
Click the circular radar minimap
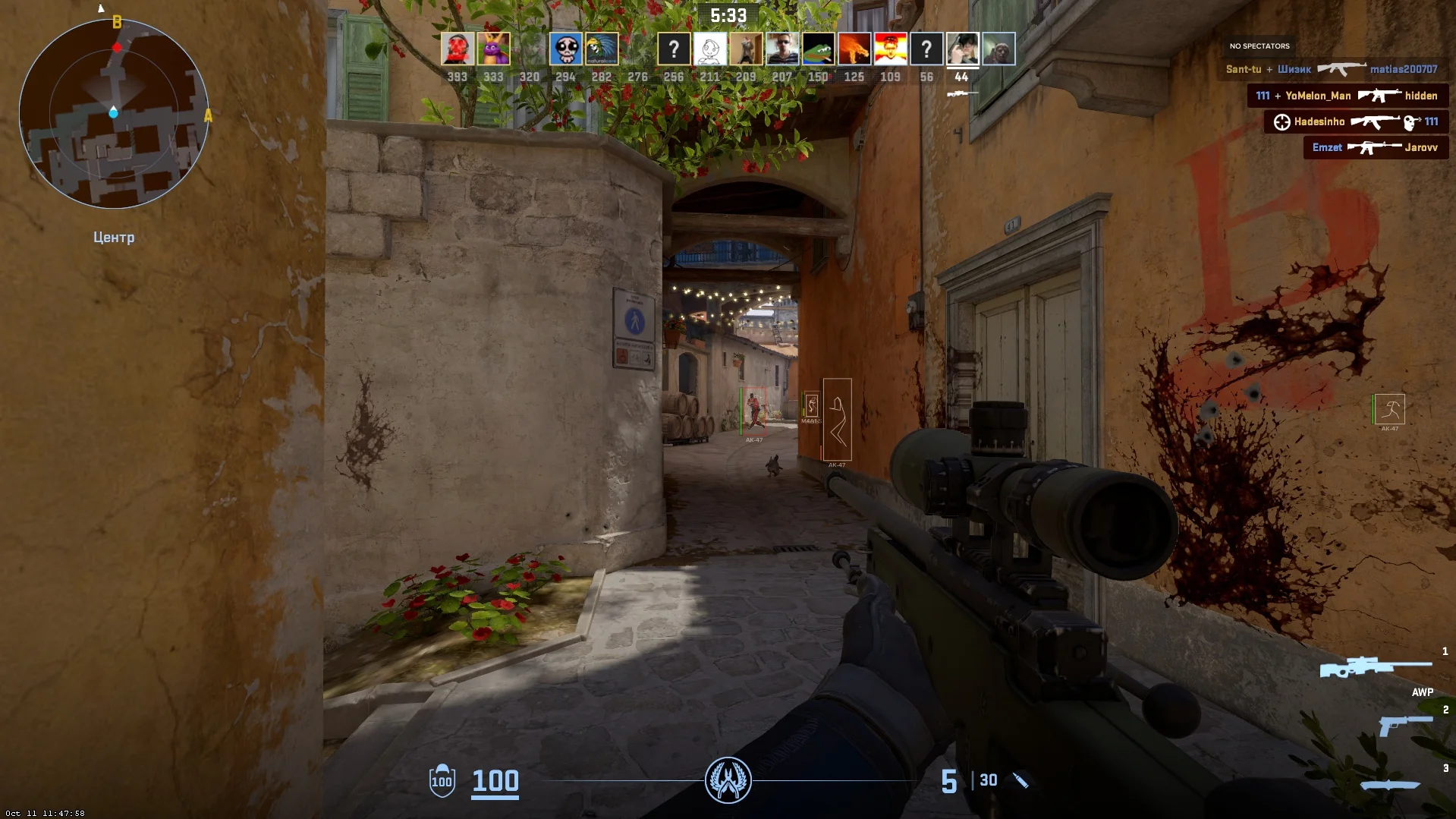pyautogui.click(x=114, y=114)
